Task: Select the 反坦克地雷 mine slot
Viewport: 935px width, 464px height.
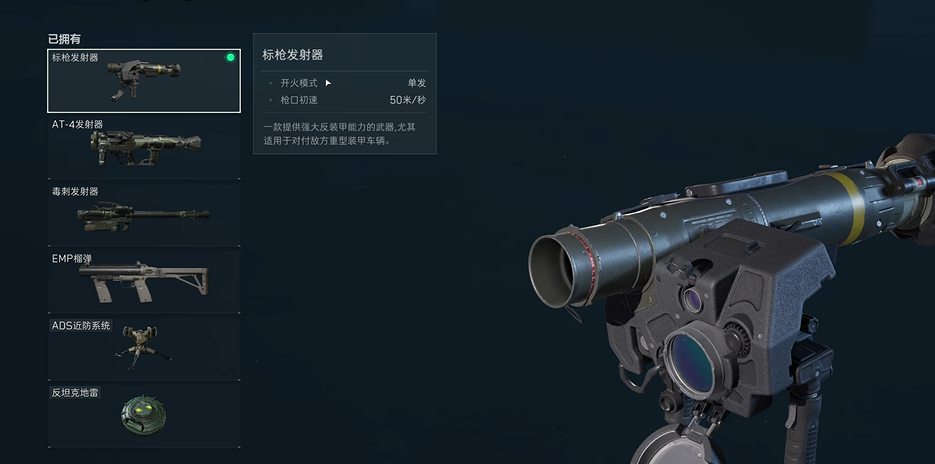Action: (x=144, y=414)
